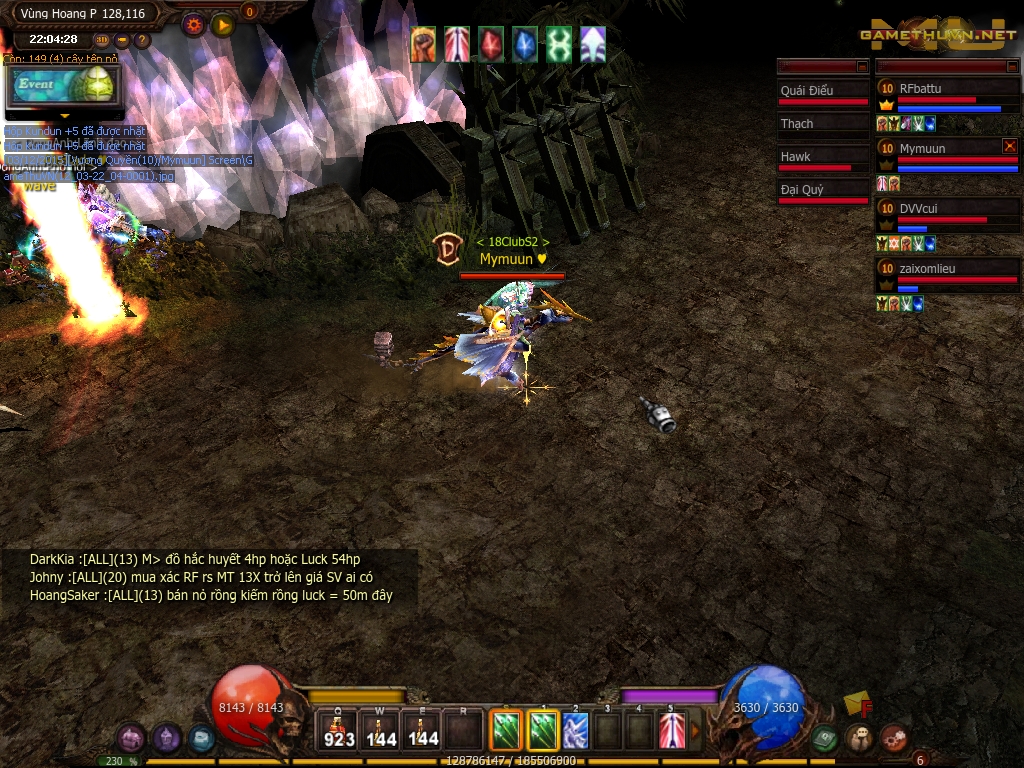Open the orange gear settings button

coord(194,25)
